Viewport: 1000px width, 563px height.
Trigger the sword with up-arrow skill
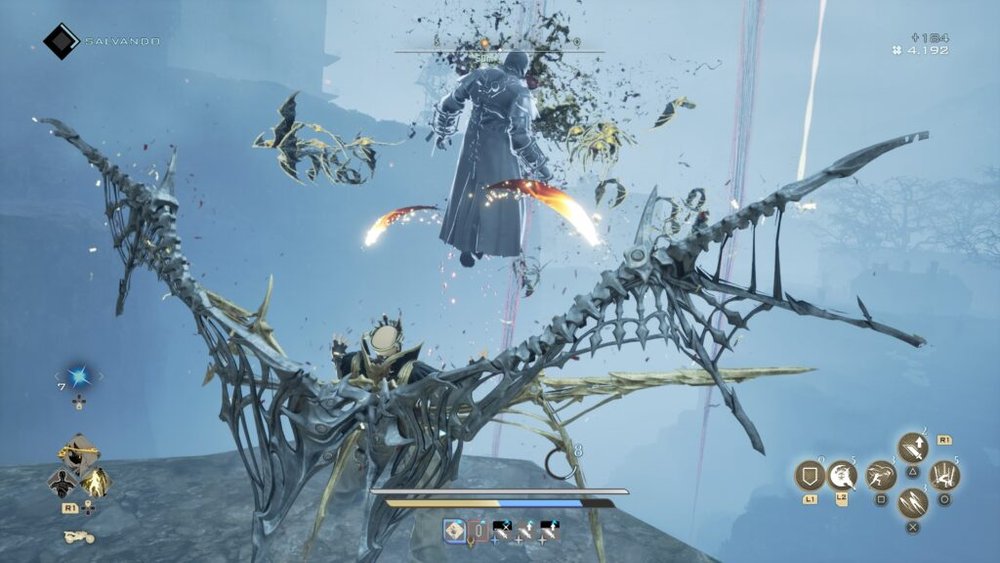pyautogui.click(x=913, y=447)
